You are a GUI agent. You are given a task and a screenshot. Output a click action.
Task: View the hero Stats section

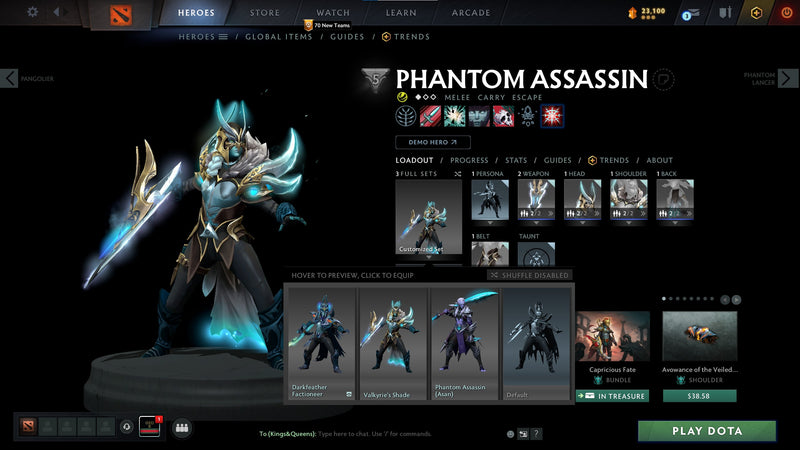click(x=516, y=160)
